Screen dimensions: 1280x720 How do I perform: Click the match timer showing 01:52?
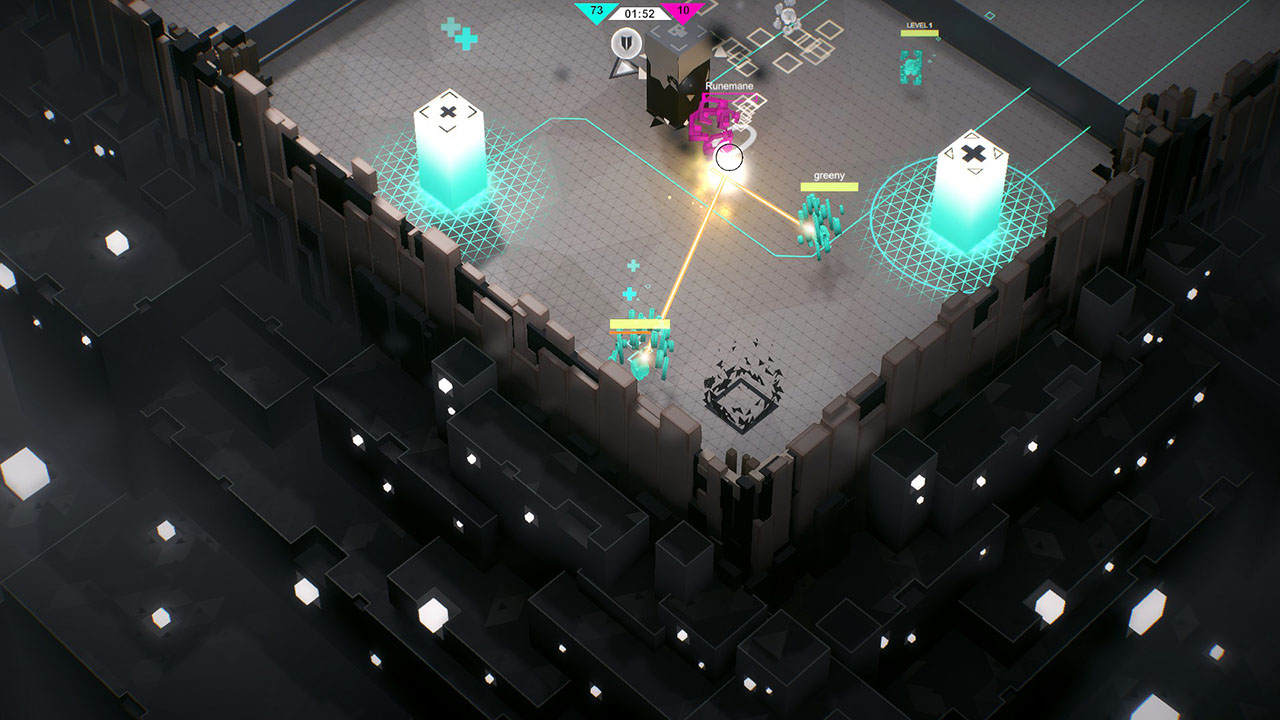click(640, 13)
